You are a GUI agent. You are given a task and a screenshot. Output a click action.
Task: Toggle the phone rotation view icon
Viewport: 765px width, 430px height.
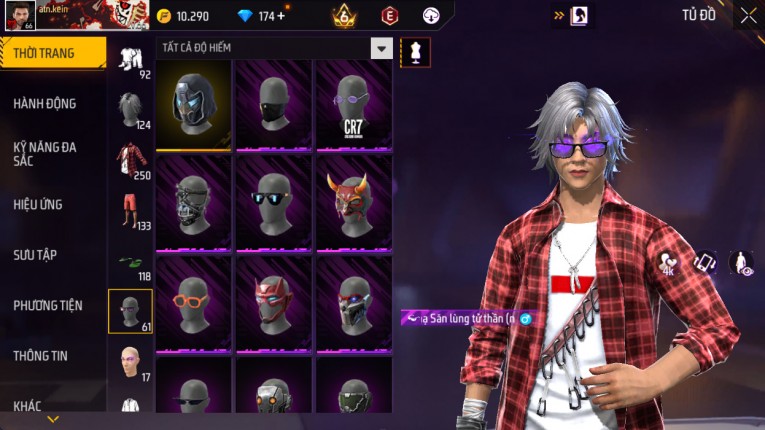tap(705, 263)
